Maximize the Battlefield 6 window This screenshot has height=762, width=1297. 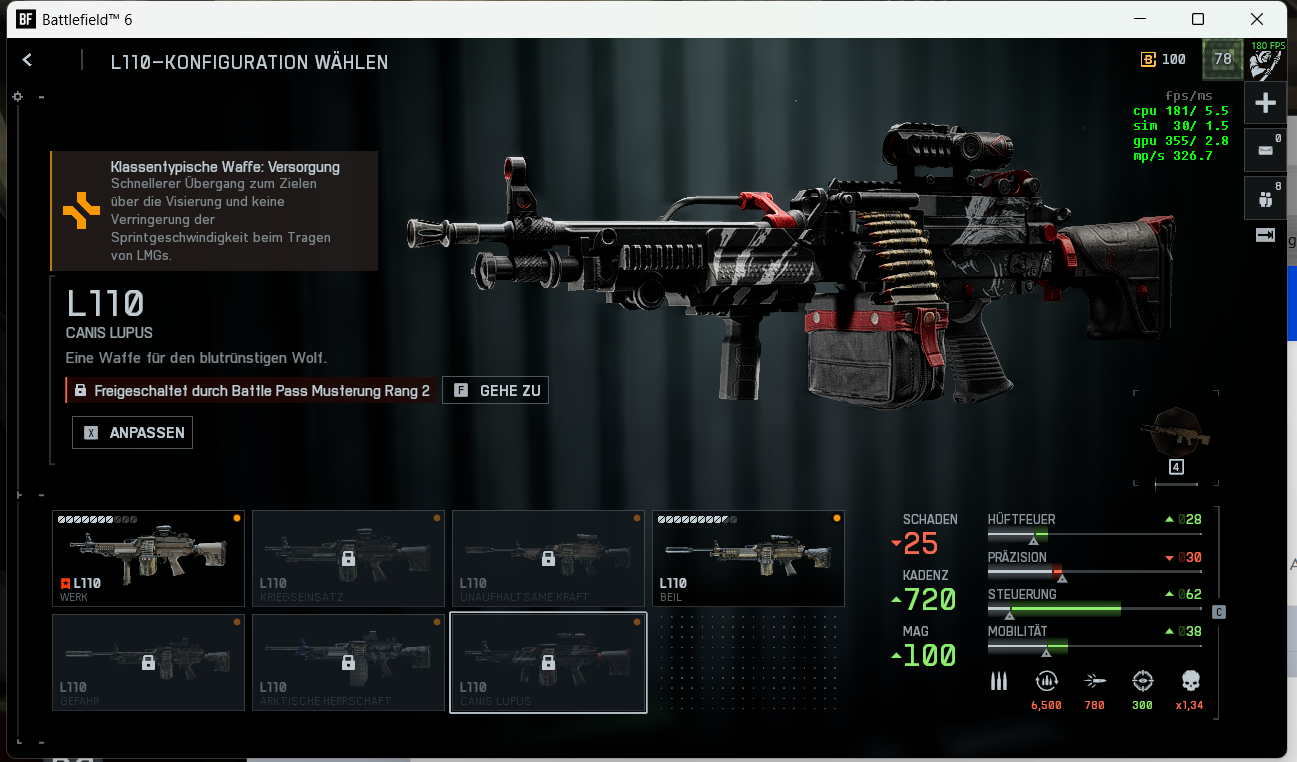[1198, 19]
